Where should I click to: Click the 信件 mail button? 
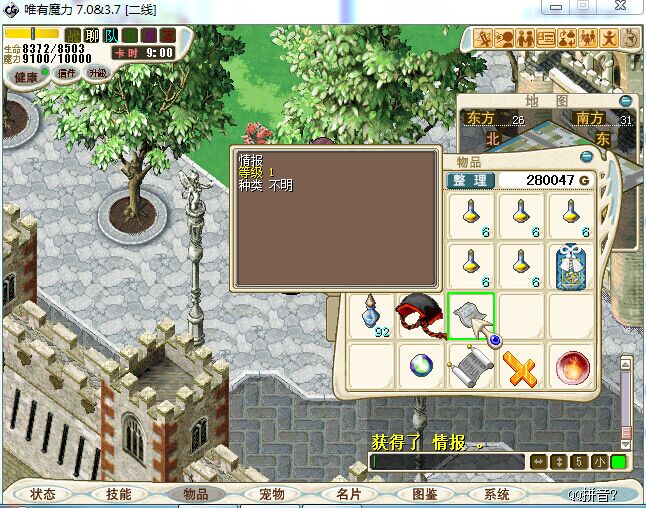point(67,73)
